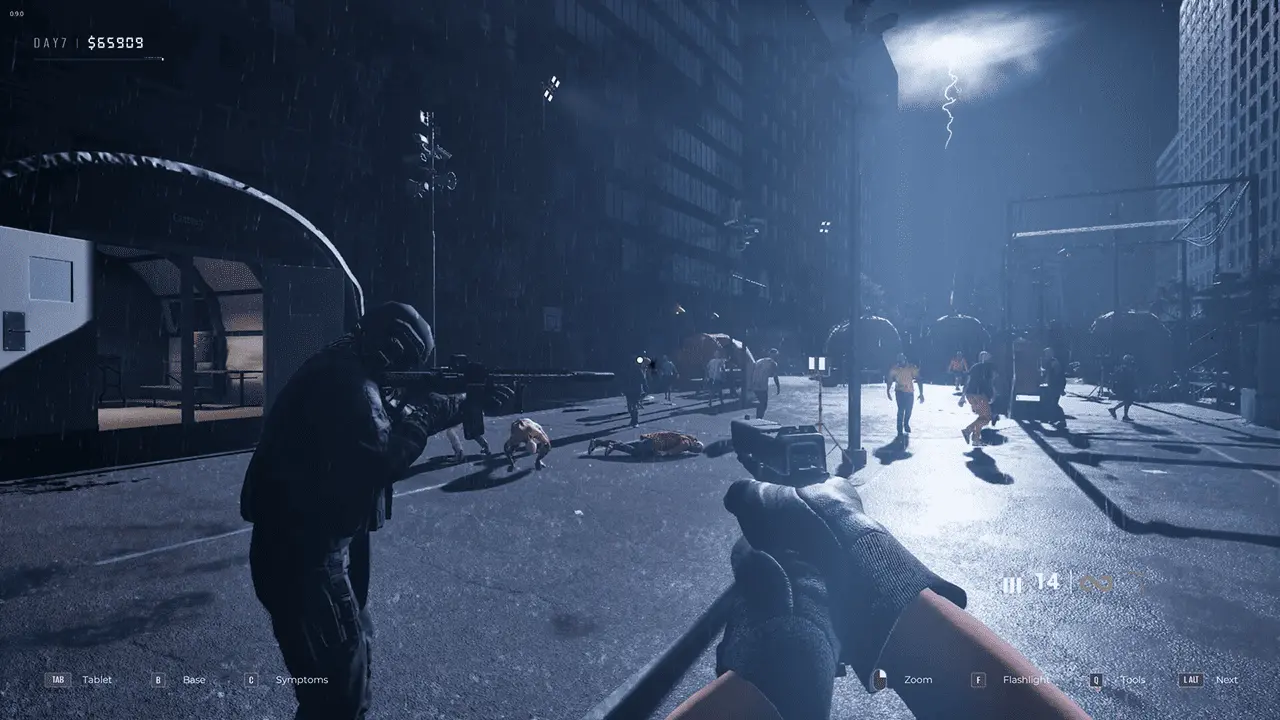Click the L ALT key prompt
The image size is (1280, 720).
coord(1190,679)
